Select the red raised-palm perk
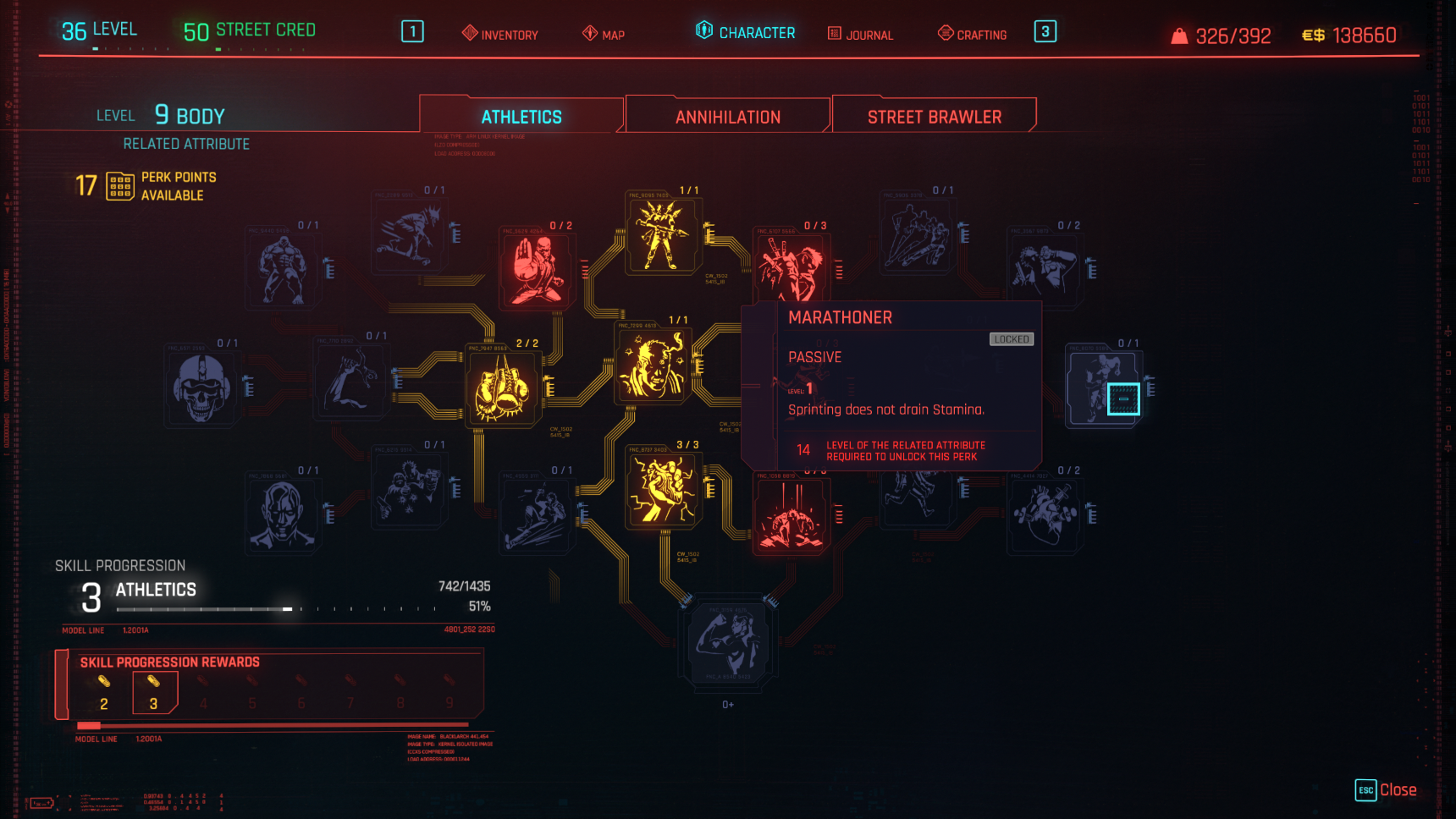 (538, 269)
